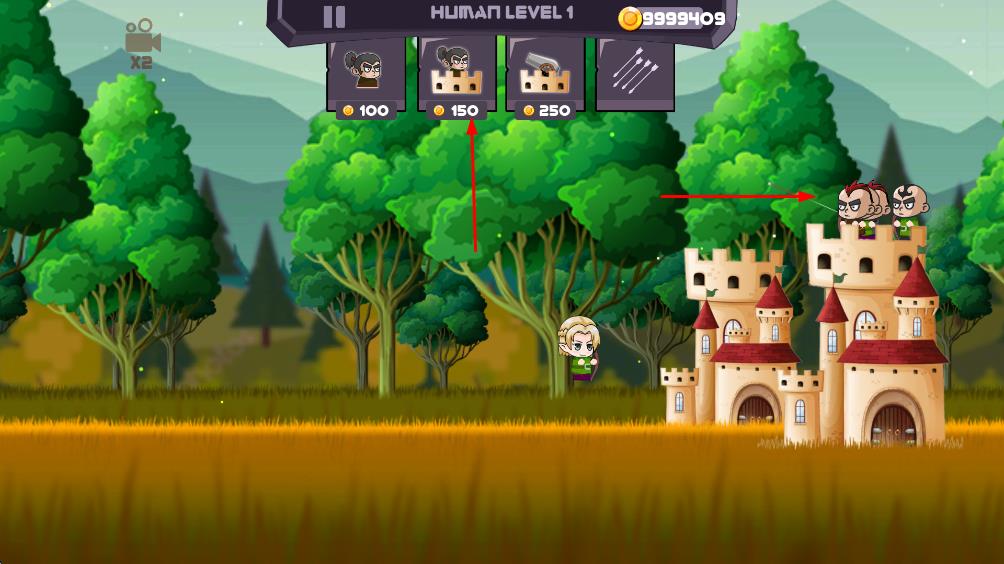
Task: Buy the castle cannon upgrade for 250
Action: pyautogui.click(x=545, y=75)
